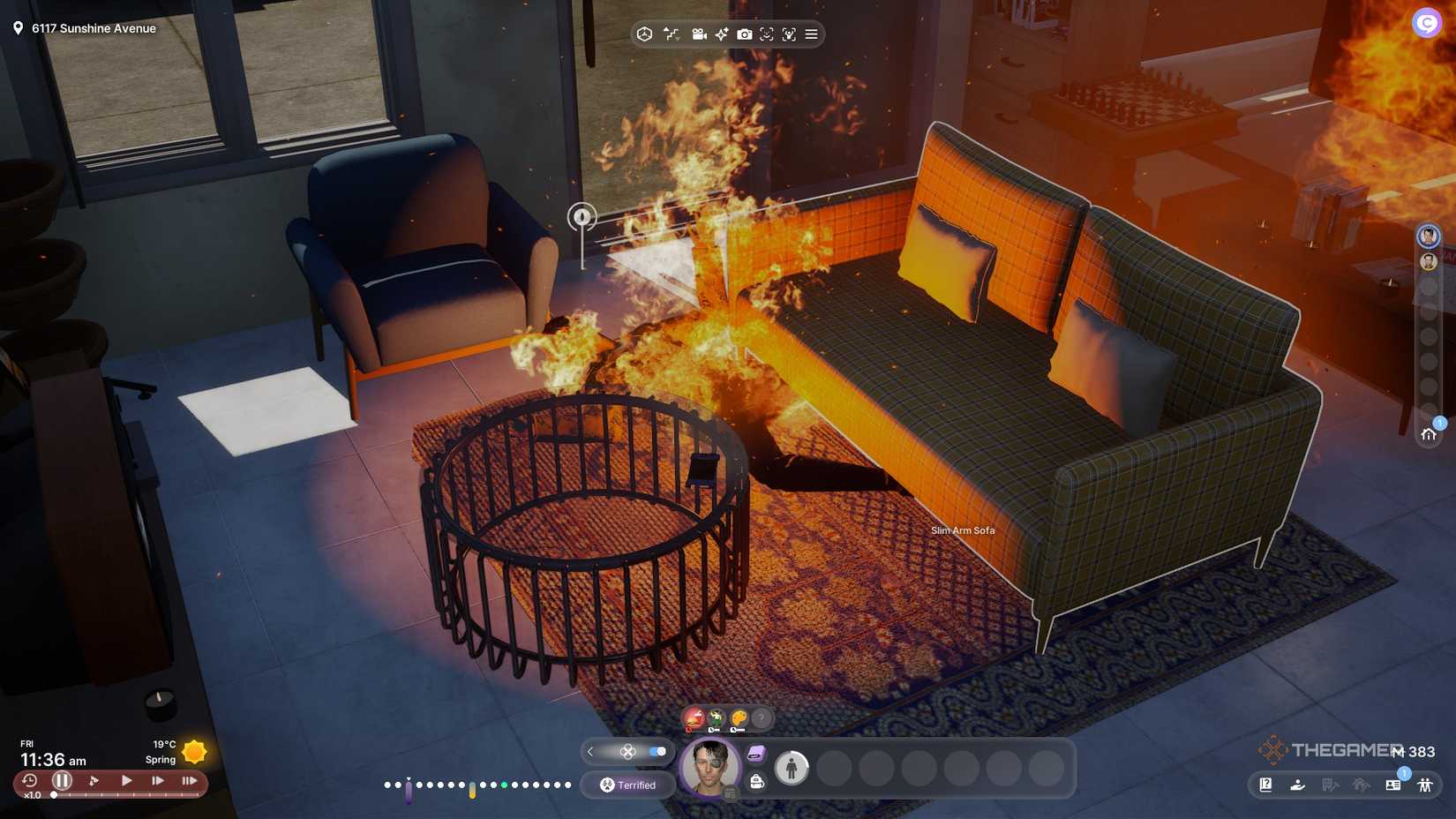Open the profile circle in top-right corner
The image size is (1456, 819).
1426,23
